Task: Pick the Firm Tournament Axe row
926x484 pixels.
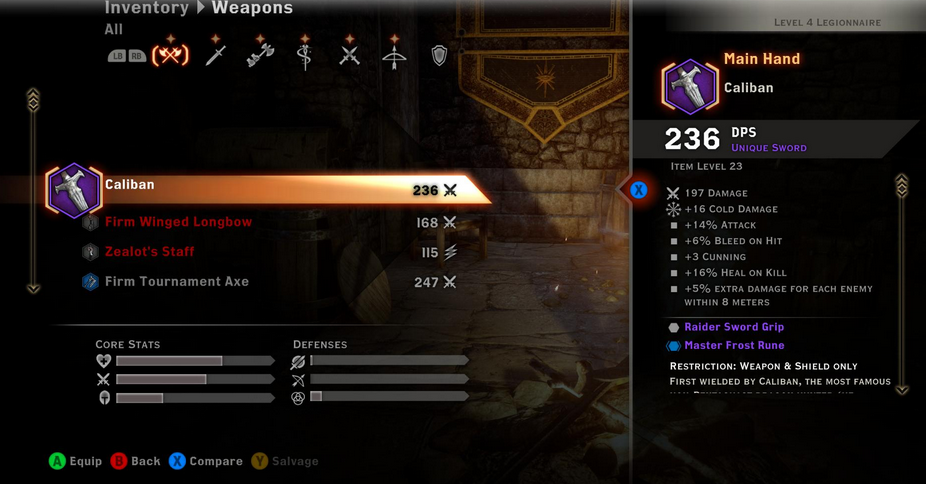Action: [176, 282]
